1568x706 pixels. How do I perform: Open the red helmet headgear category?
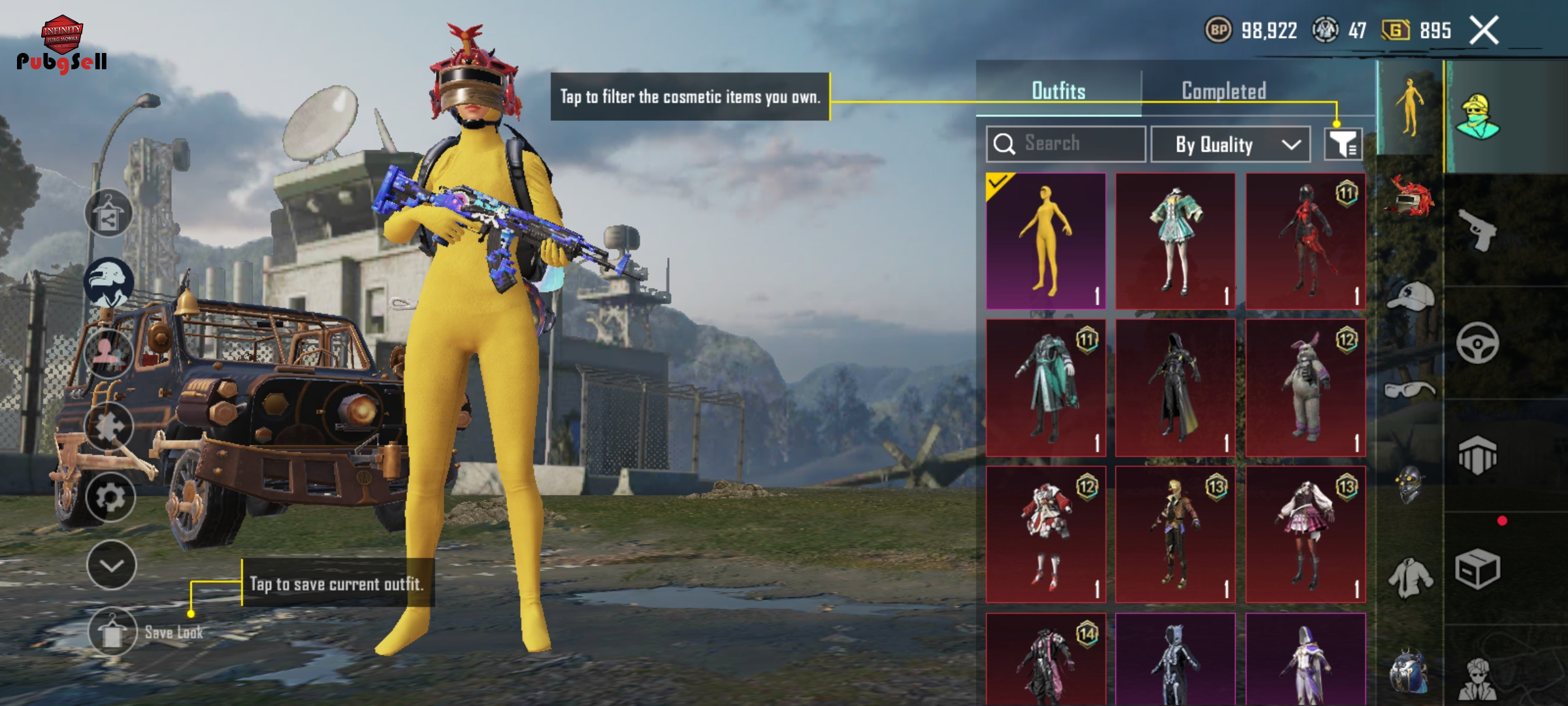1410,197
